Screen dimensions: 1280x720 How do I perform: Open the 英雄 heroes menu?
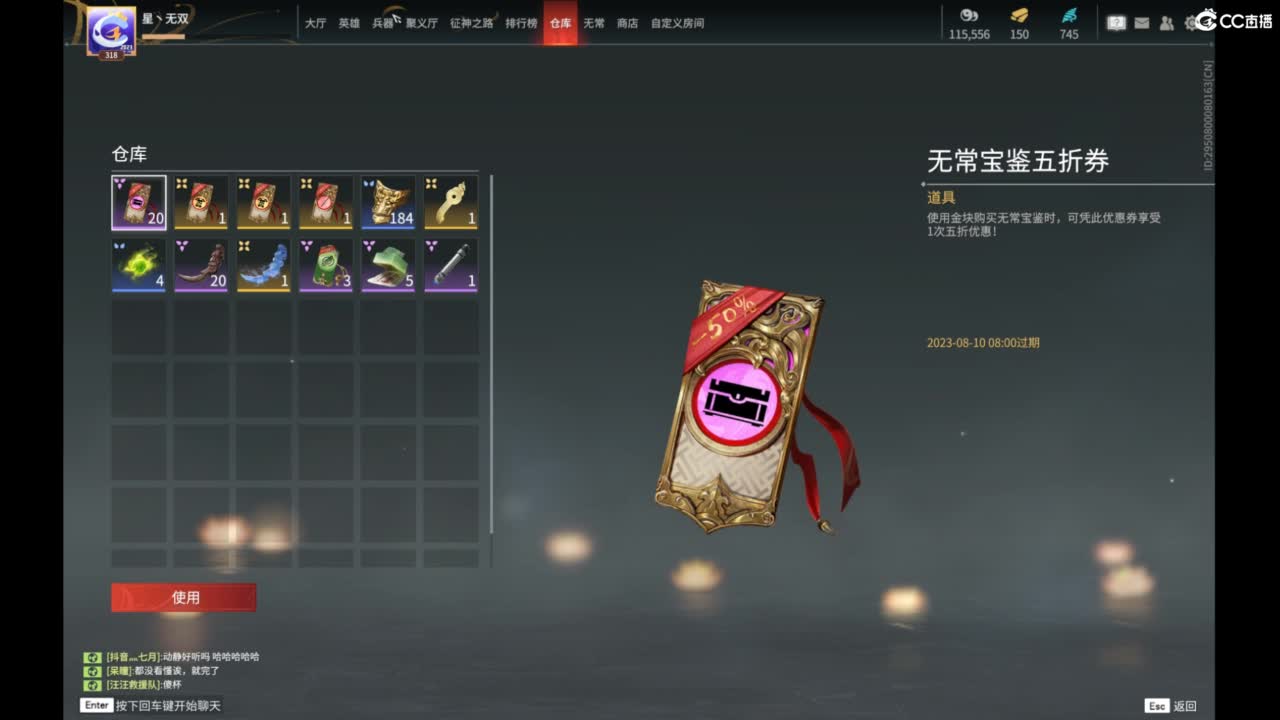[348, 23]
